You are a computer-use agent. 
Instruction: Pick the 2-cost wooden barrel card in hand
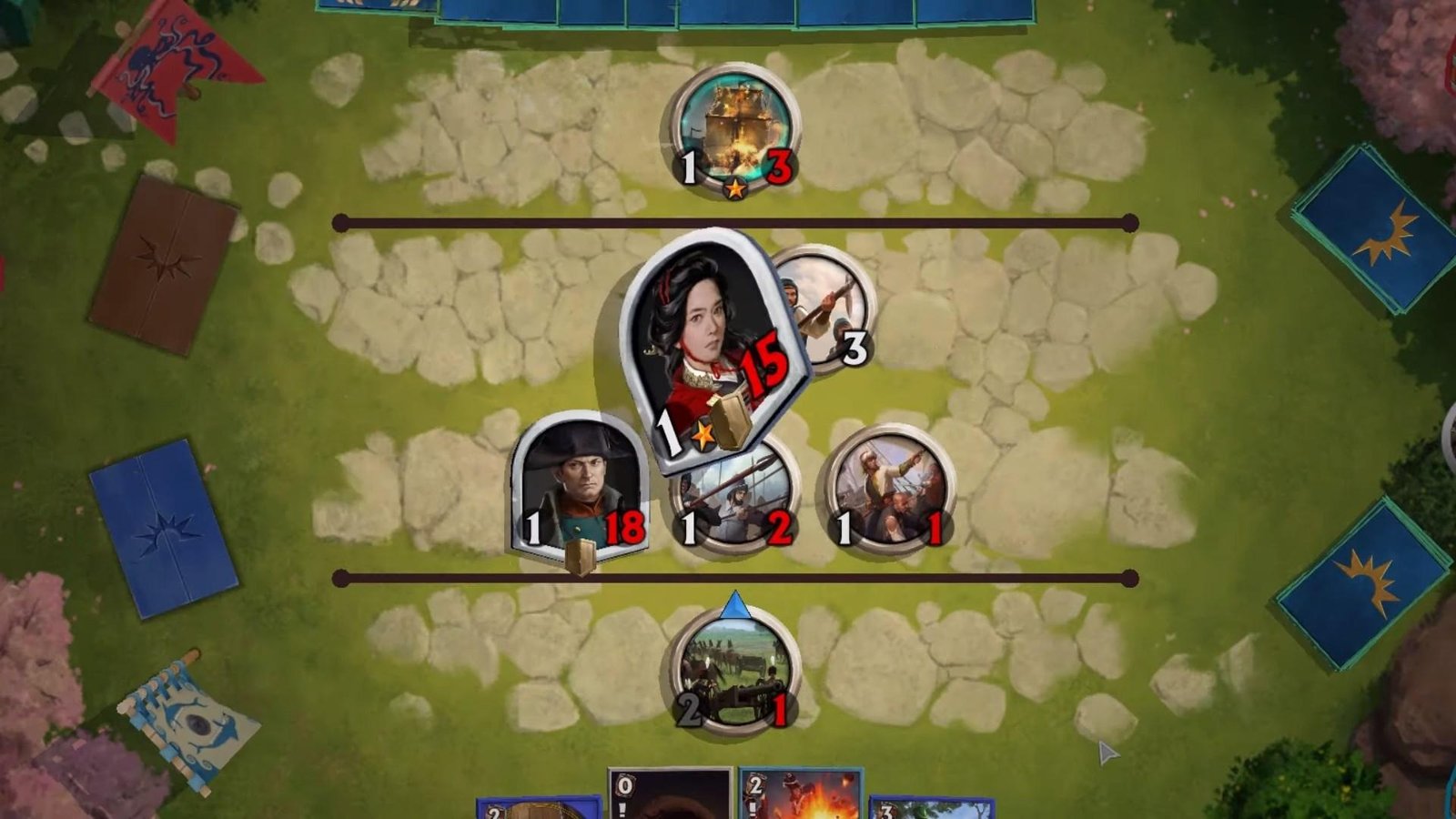pos(539,808)
